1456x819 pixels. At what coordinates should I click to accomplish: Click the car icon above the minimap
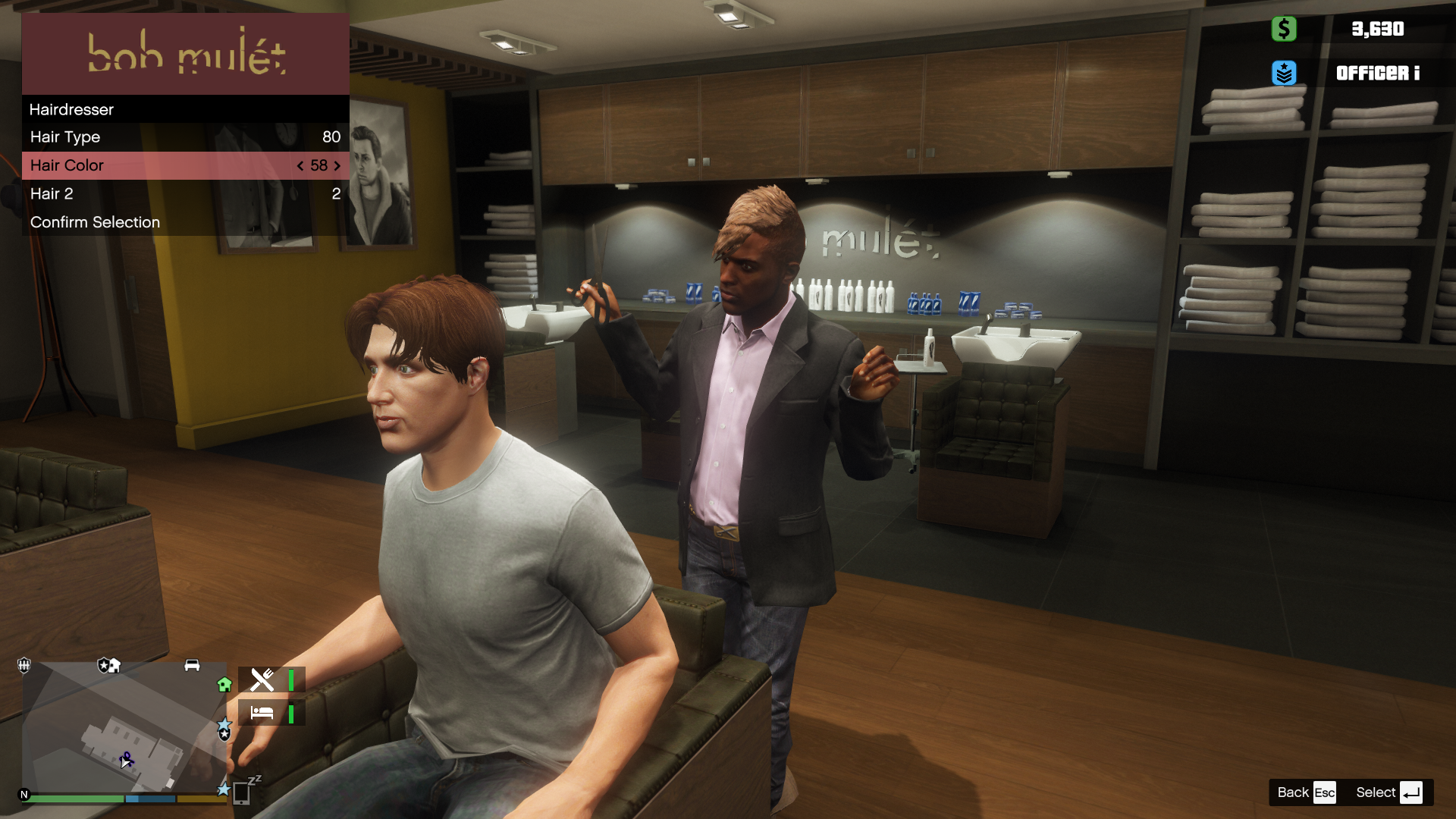192,665
